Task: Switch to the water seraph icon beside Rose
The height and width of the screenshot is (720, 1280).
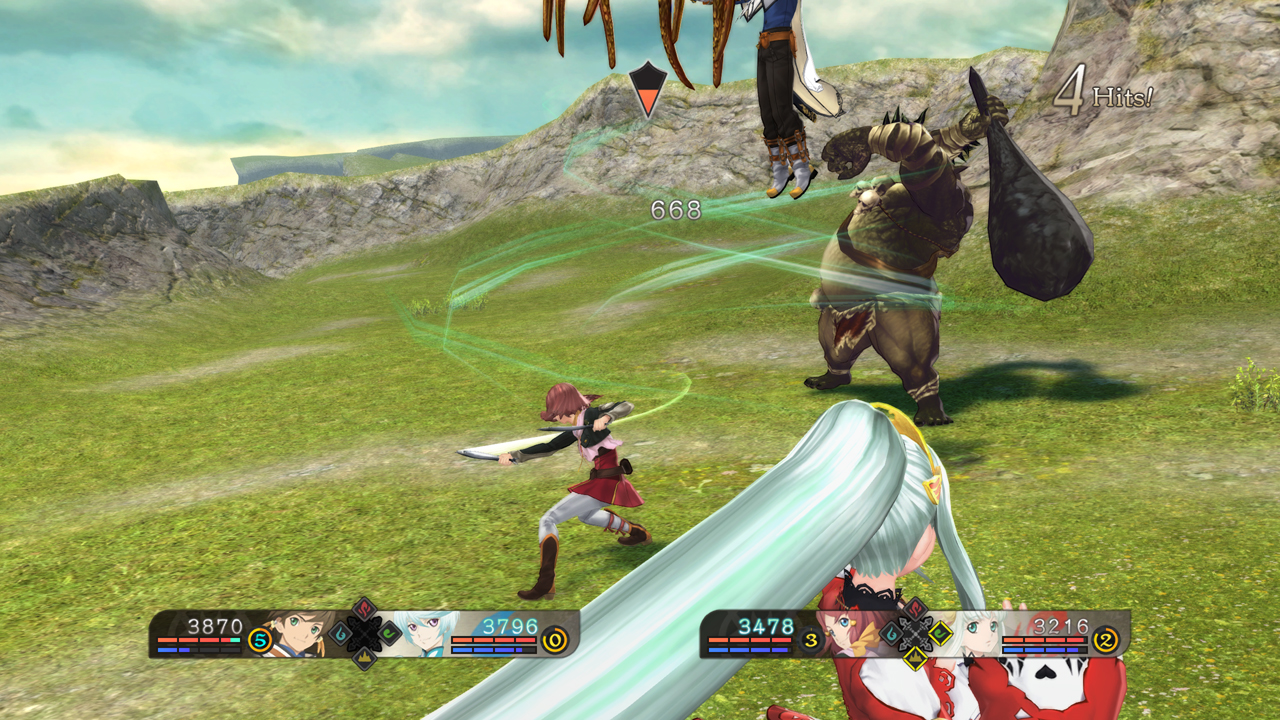Action: pyautogui.click(x=890, y=633)
